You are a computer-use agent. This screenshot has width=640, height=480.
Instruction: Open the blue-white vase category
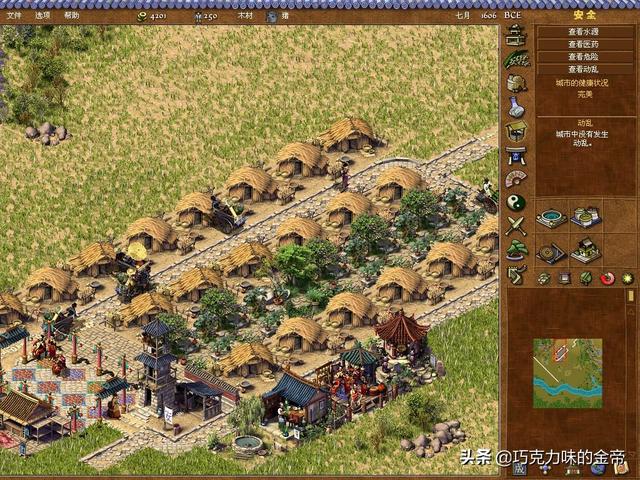point(516,107)
